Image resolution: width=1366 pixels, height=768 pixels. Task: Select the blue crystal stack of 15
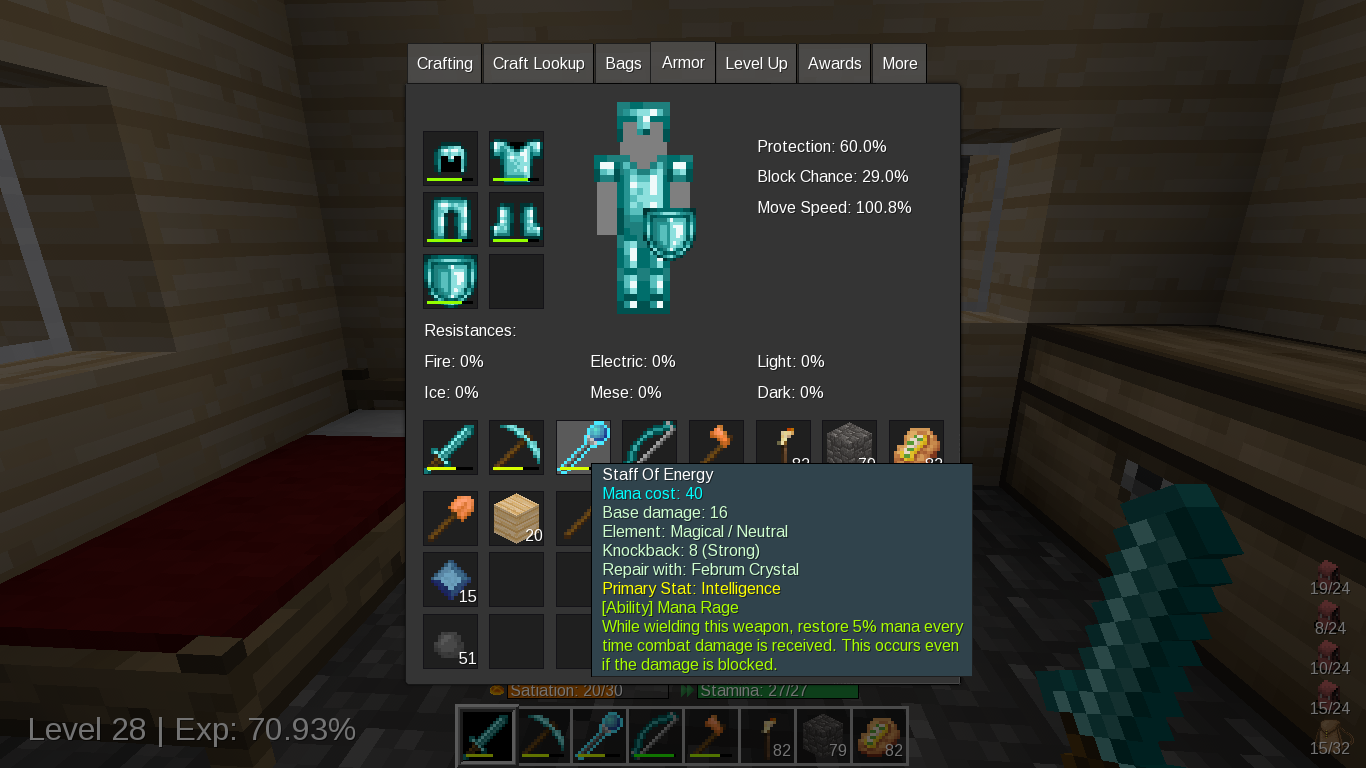450,579
